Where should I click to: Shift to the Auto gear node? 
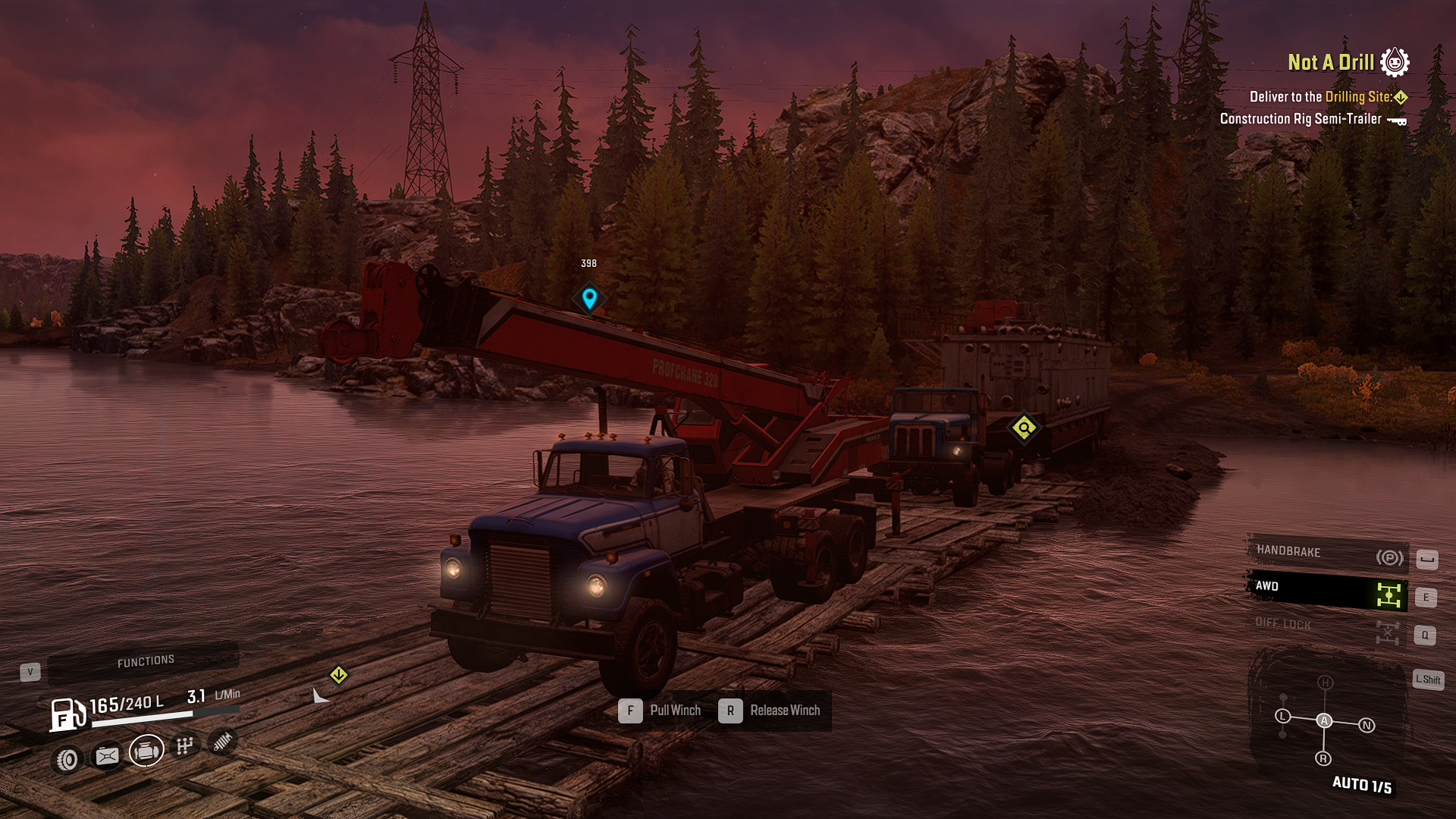[x=1324, y=720]
